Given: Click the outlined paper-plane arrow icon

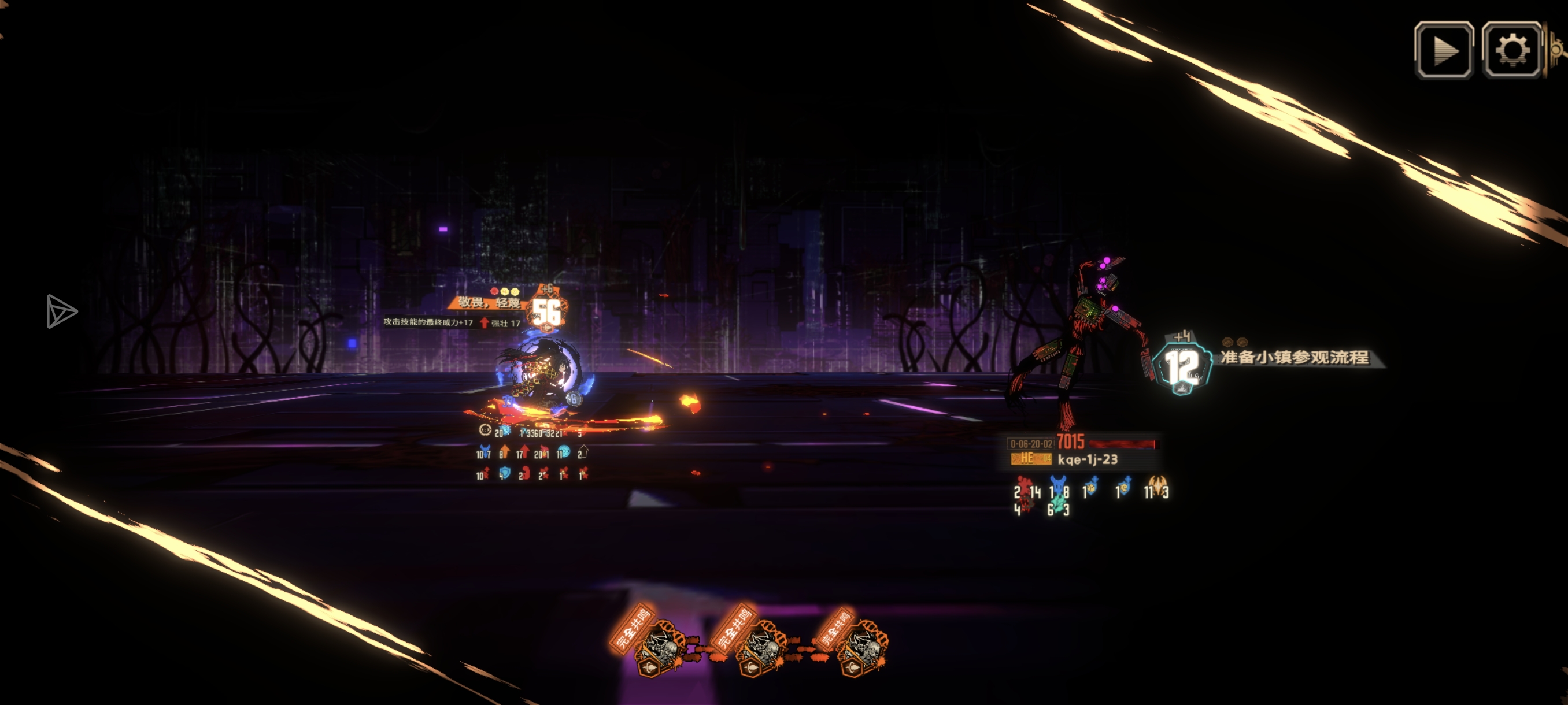Looking at the screenshot, I should (x=61, y=311).
